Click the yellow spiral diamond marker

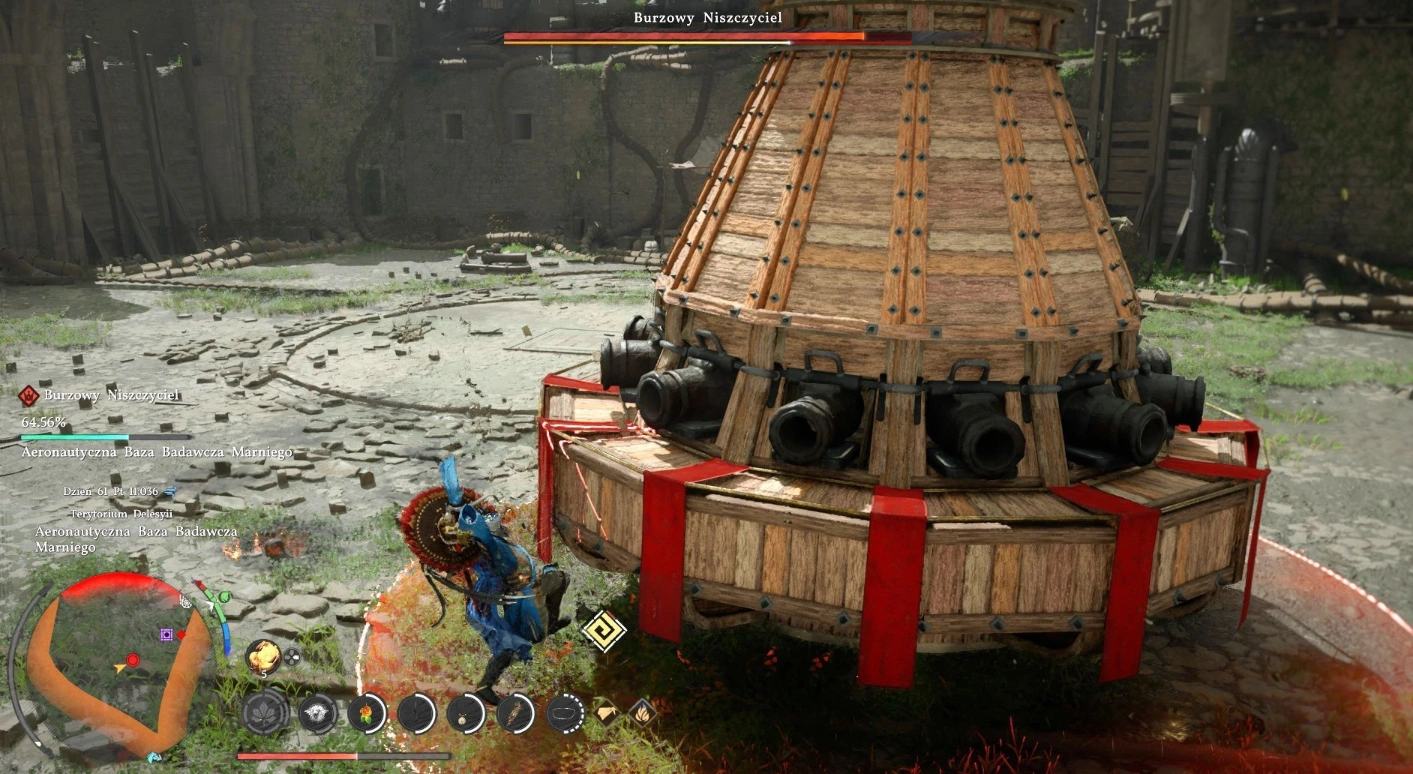[x=603, y=630]
